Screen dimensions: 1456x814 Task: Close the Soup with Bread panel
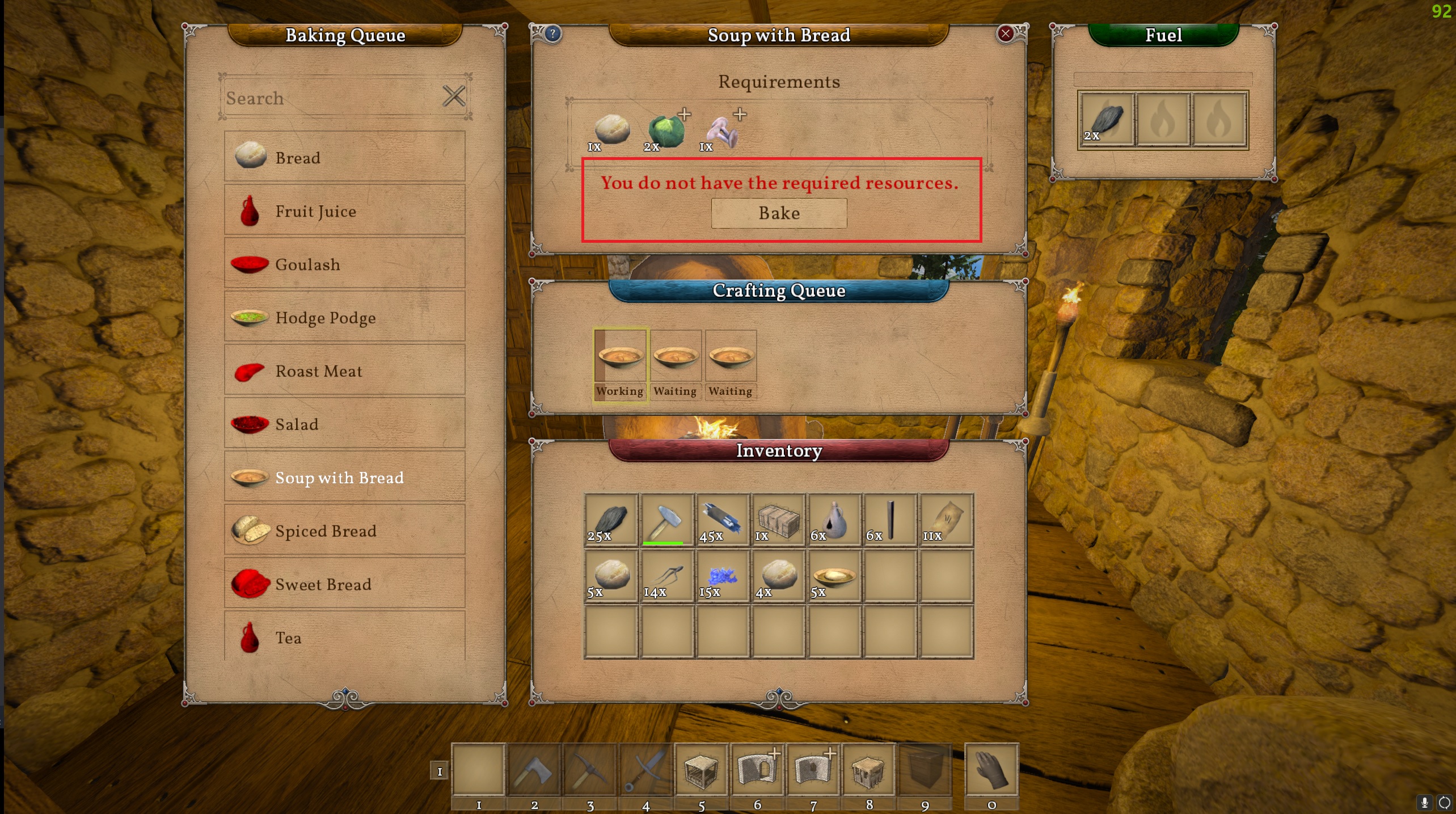click(x=1005, y=34)
